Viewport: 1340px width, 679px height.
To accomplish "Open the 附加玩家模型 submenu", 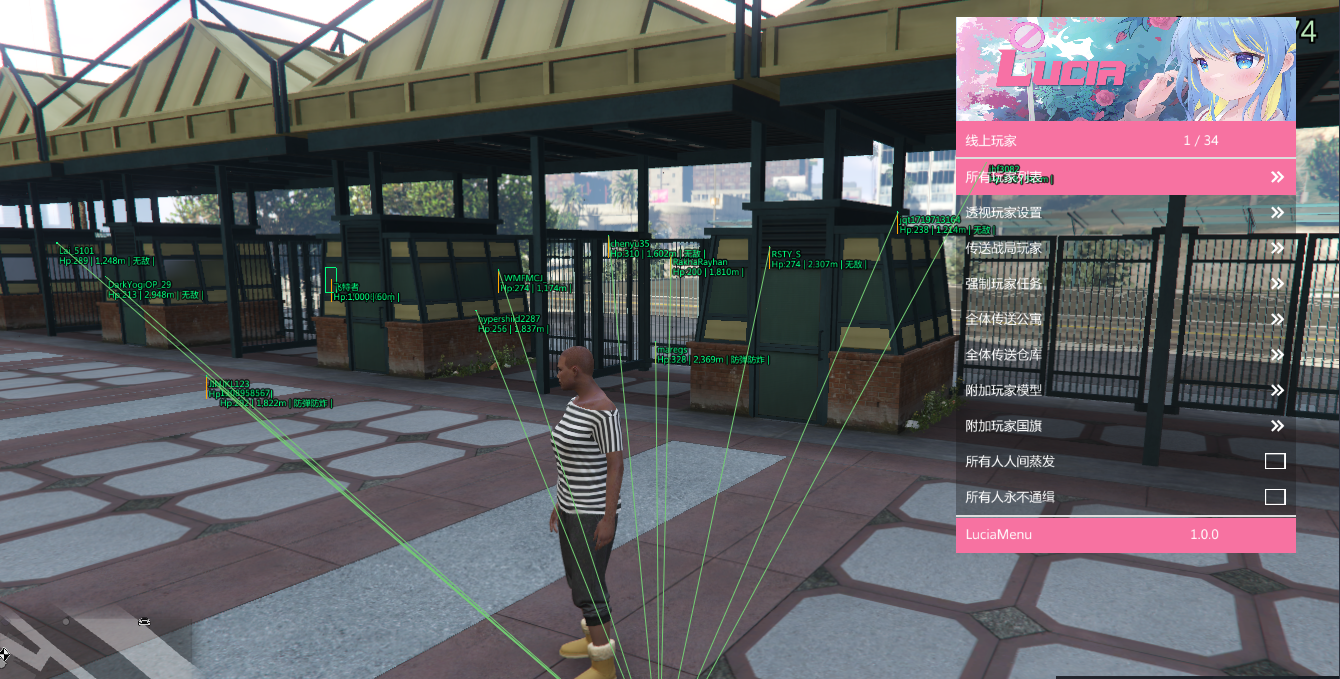I will coord(1125,390).
